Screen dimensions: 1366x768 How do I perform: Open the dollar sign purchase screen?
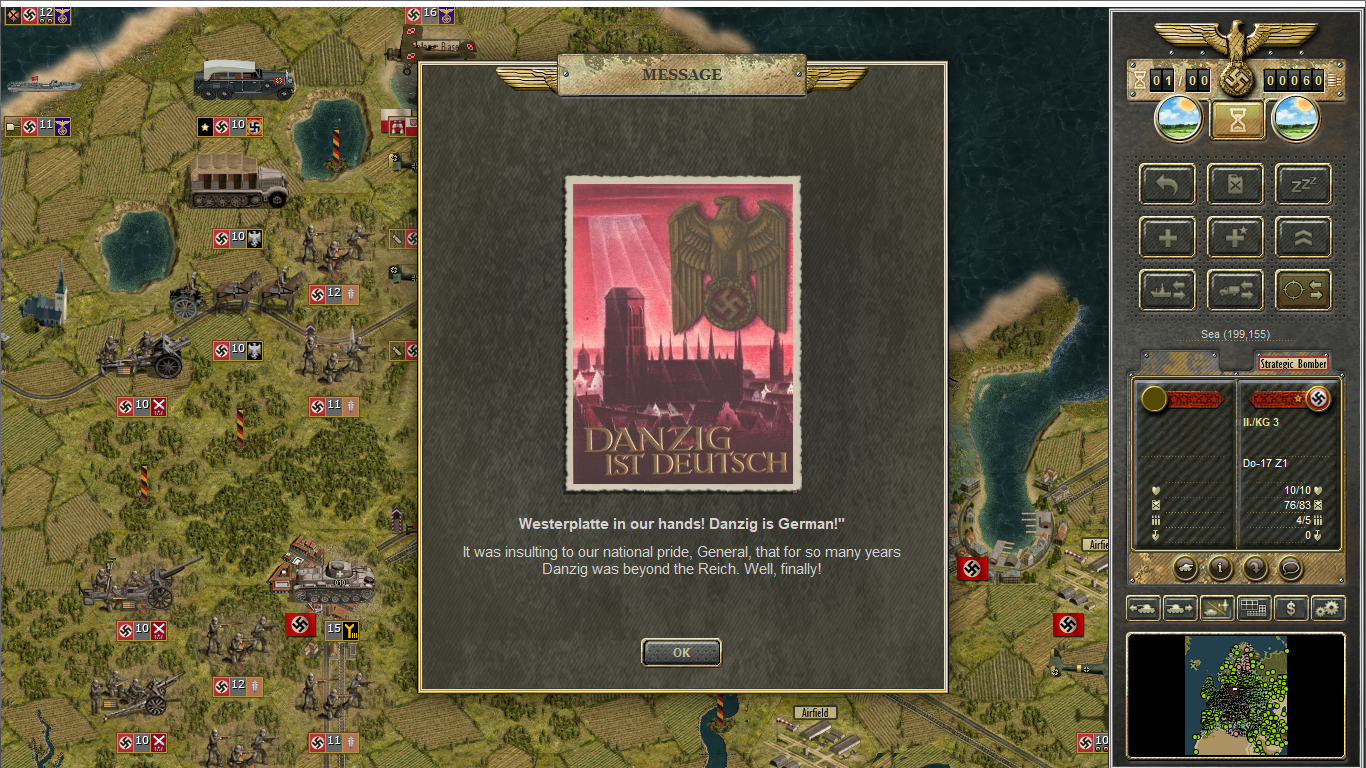click(x=1291, y=607)
